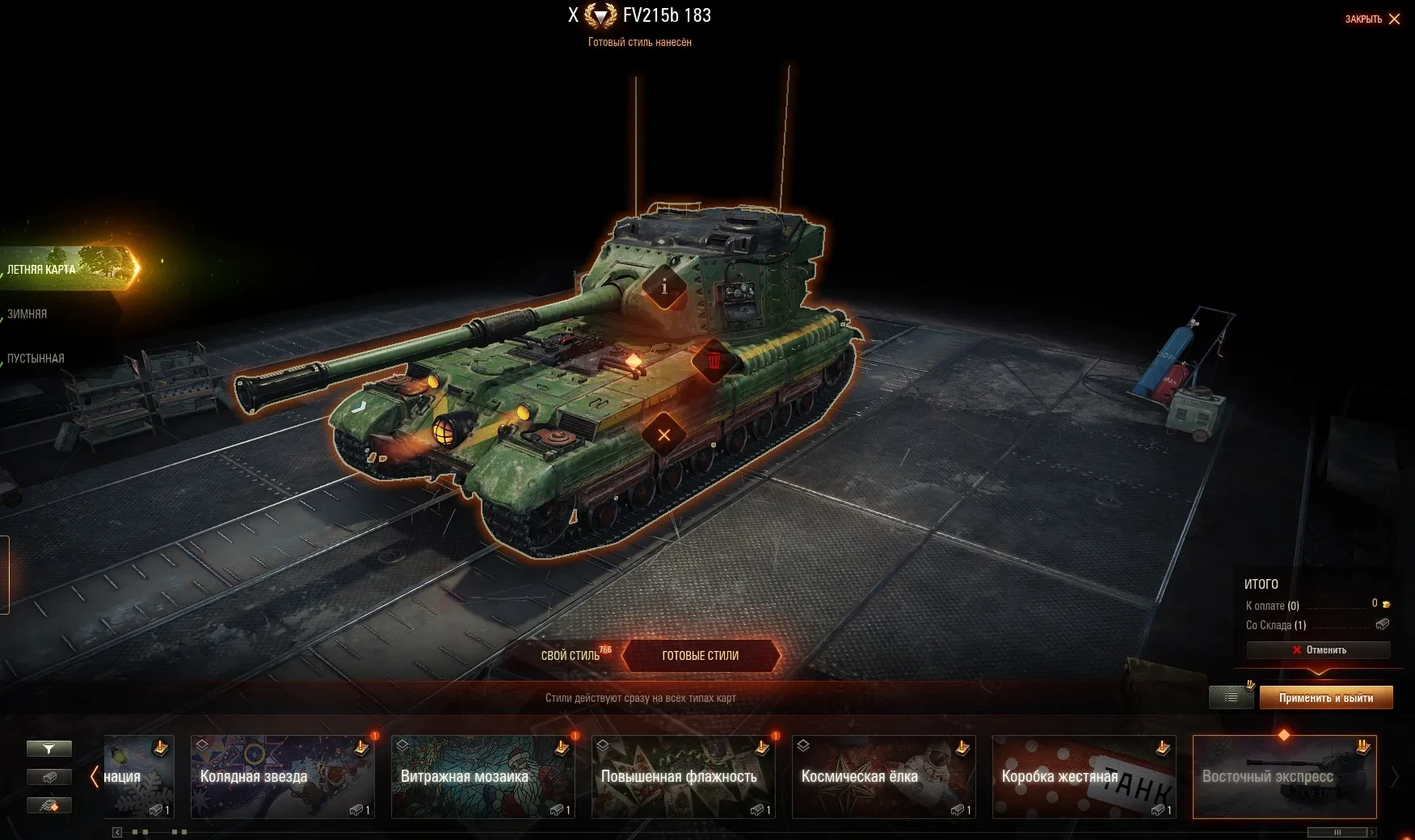Switch to the Пустынная map type
The height and width of the screenshot is (840, 1415).
click(x=36, y=359)
